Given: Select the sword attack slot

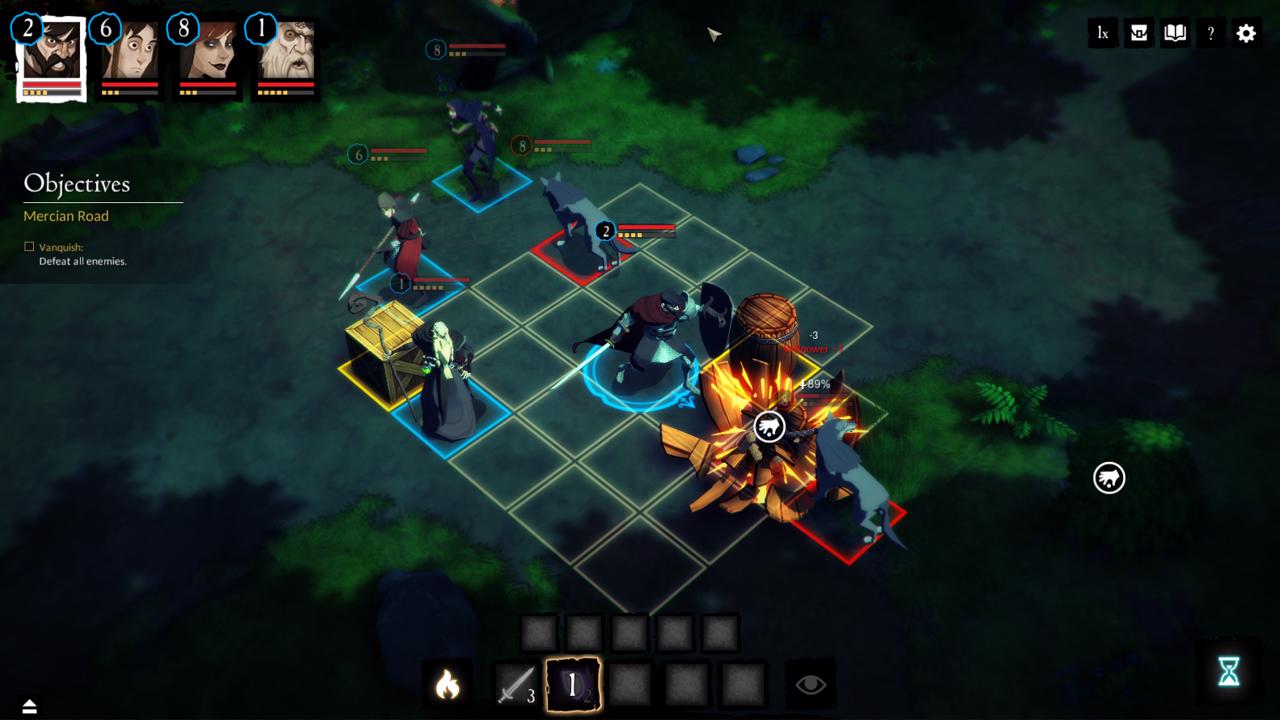Looking at the screenshot, I should [x=516, y=685].
